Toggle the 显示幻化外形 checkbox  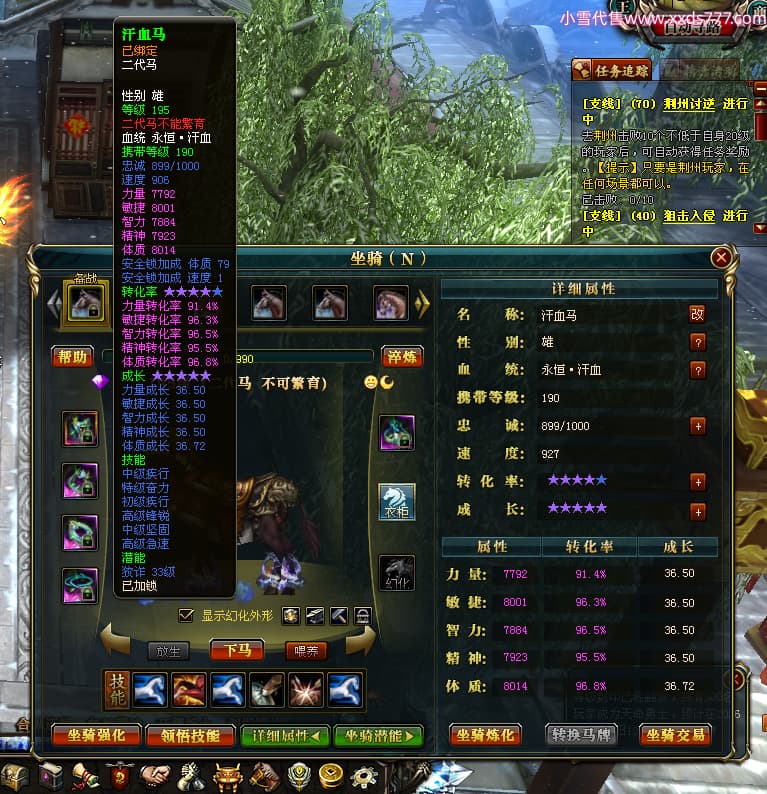(185, 615)
